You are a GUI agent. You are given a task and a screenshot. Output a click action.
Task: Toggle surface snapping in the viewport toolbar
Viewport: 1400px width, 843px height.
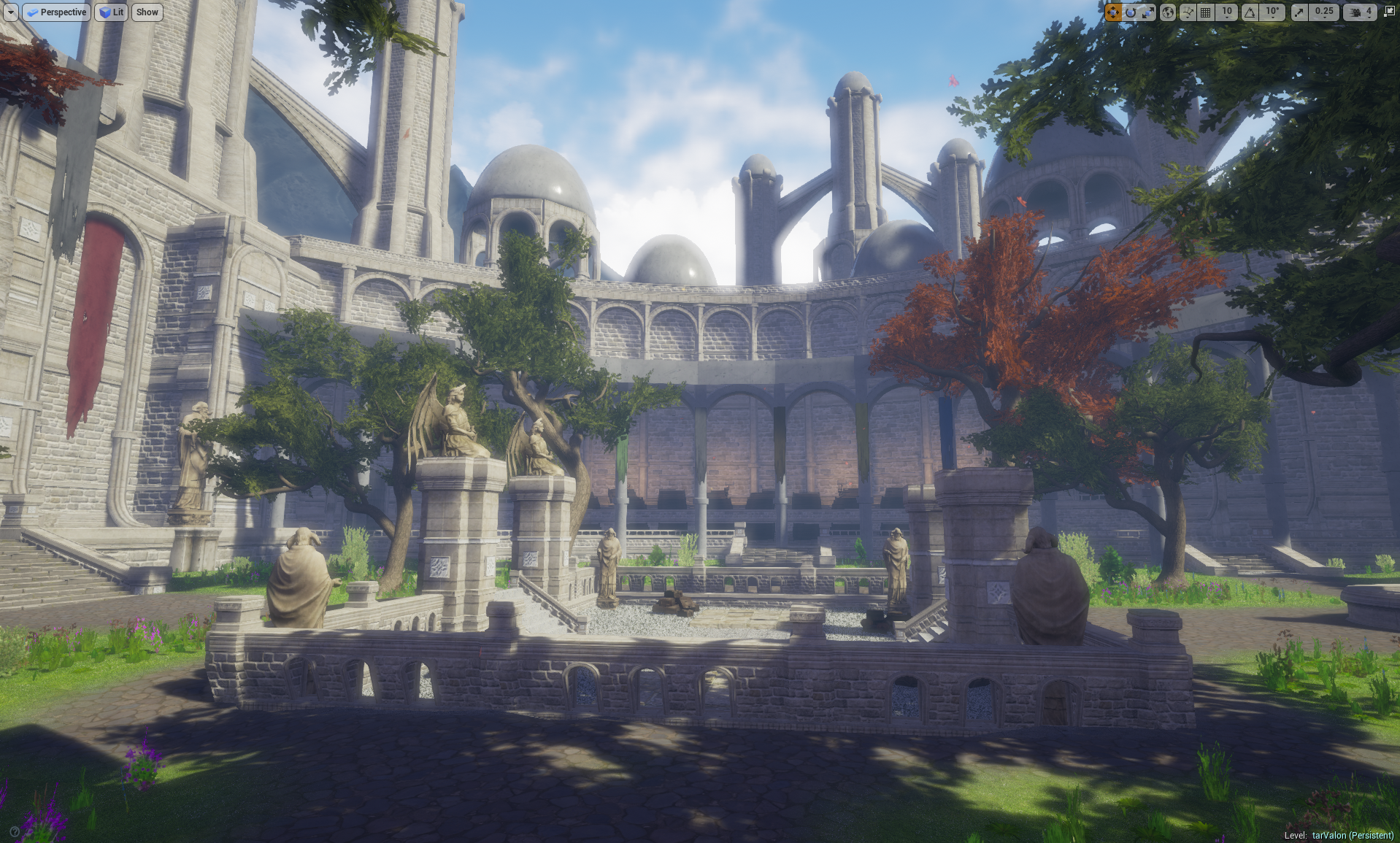point(1188,12)
